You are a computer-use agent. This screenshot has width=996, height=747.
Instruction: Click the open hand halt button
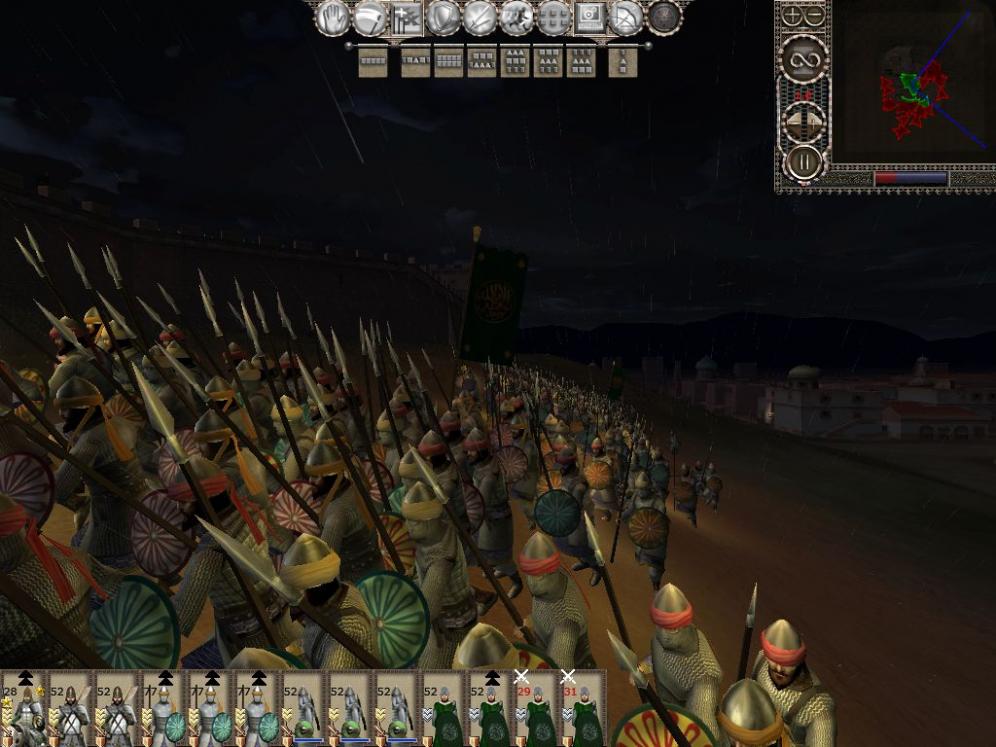[x=334, y=17]
